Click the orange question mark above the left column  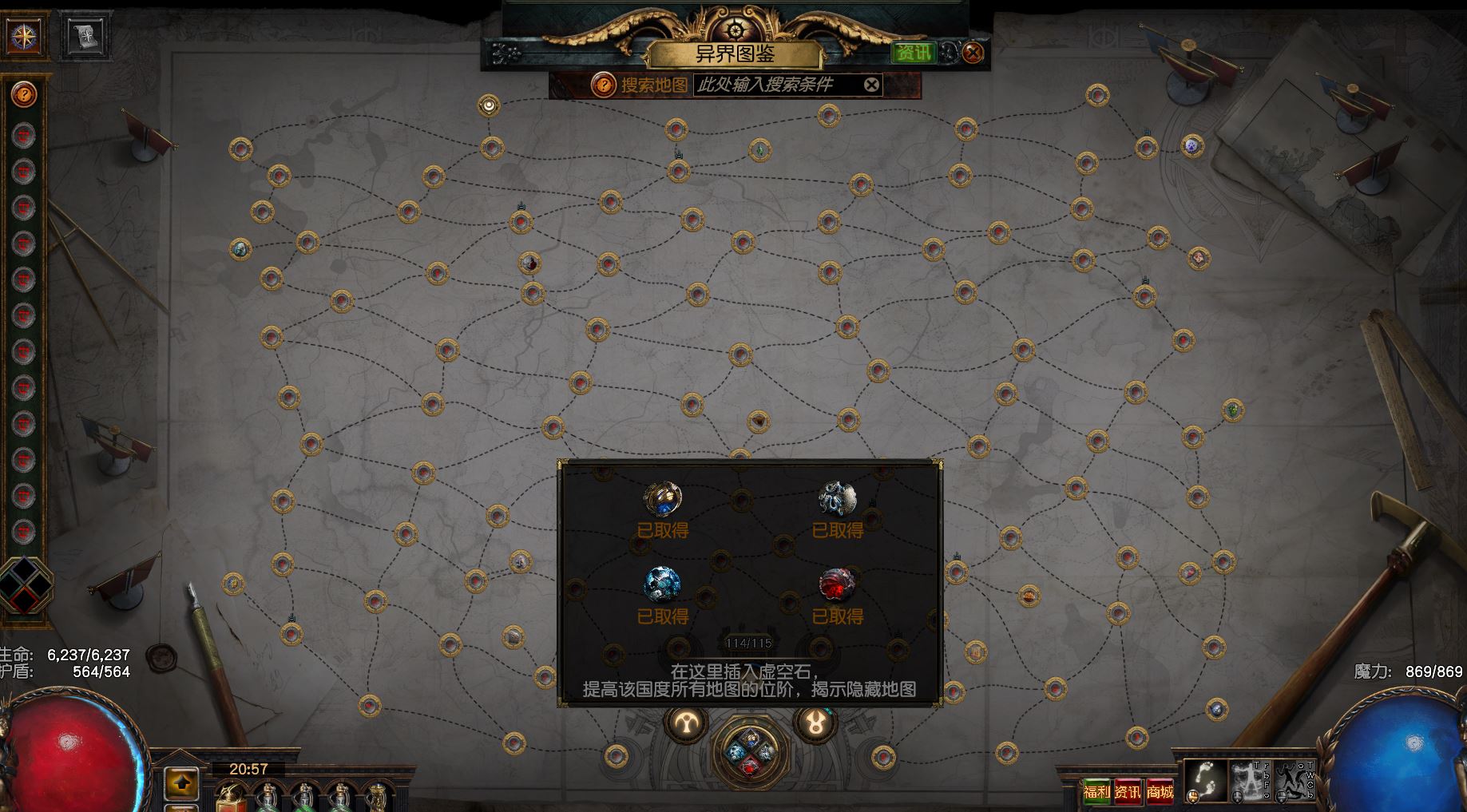25,96
